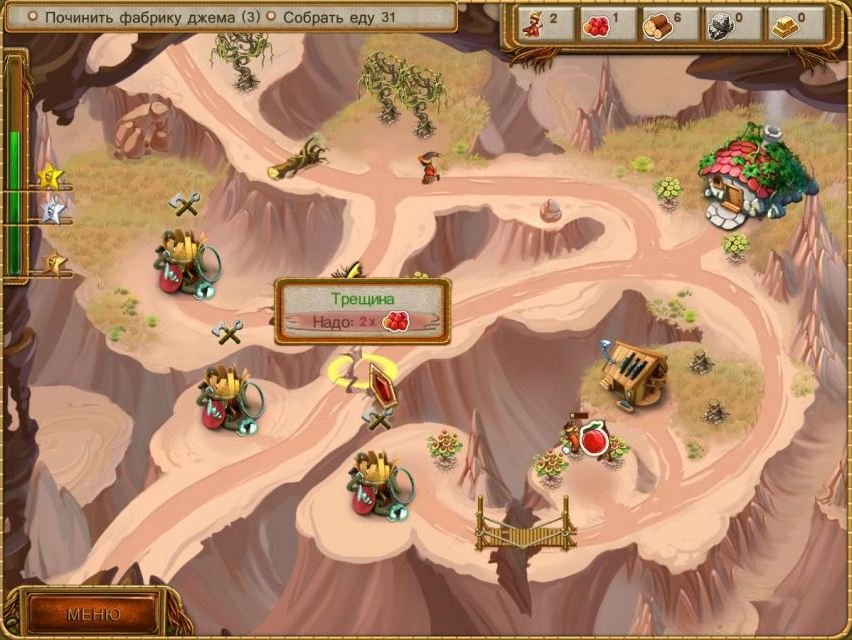The width and height of the screenshot is (852, 640).
Task: Select the 'Собрать еду 31' objective
Action: (x=338, y=17)
